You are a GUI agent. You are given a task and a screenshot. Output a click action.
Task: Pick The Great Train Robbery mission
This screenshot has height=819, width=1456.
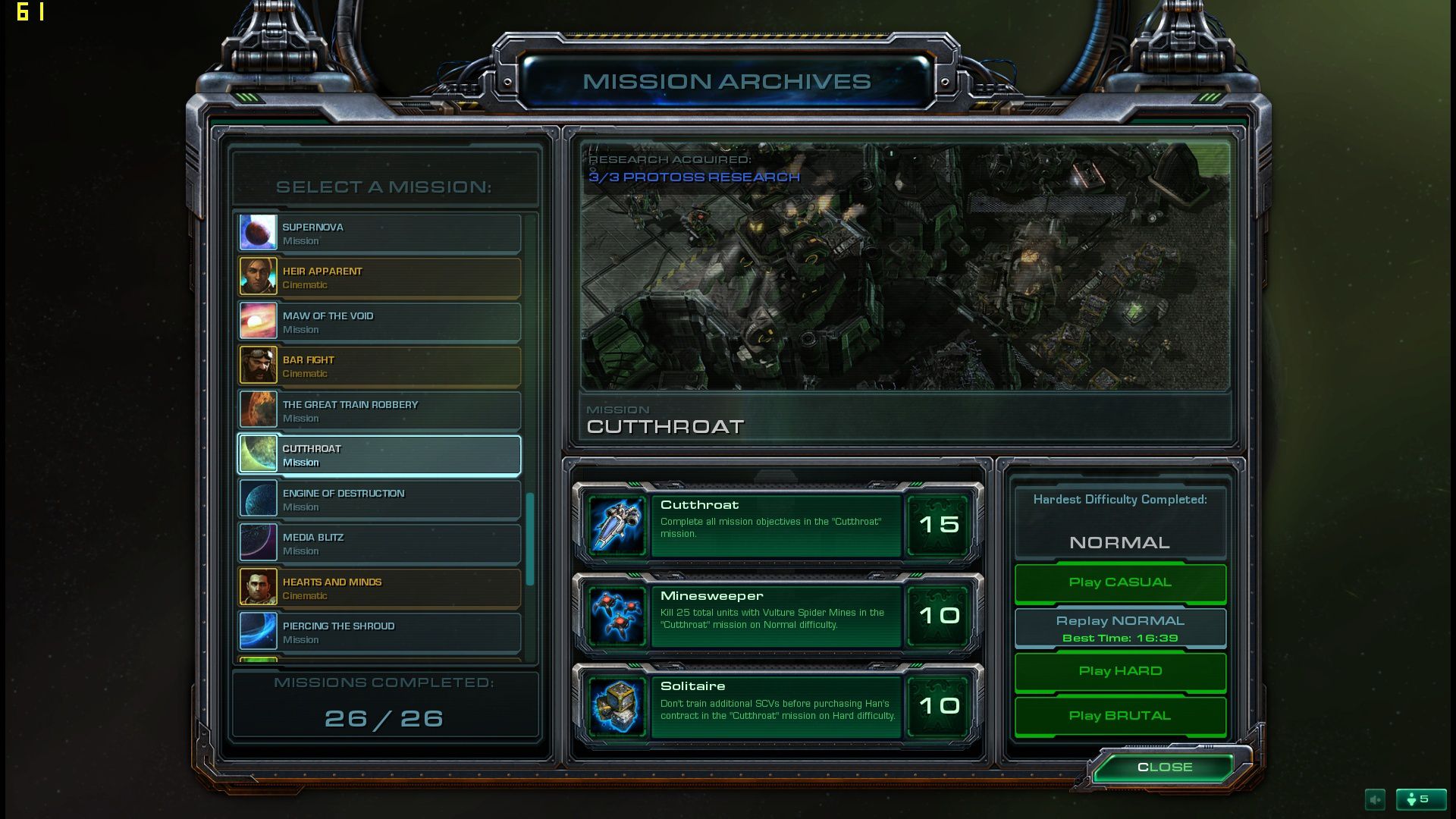coord(379,411)
